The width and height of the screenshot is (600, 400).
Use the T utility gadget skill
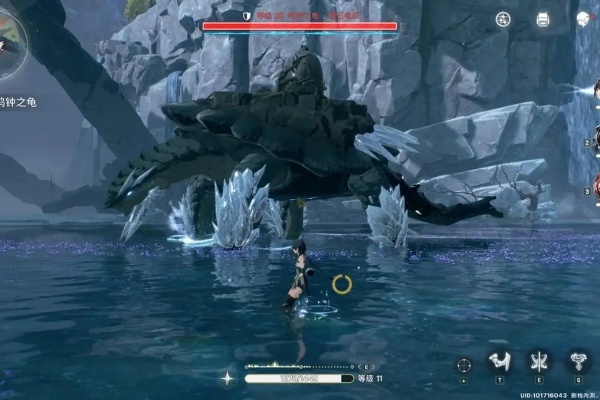point(498,362)
